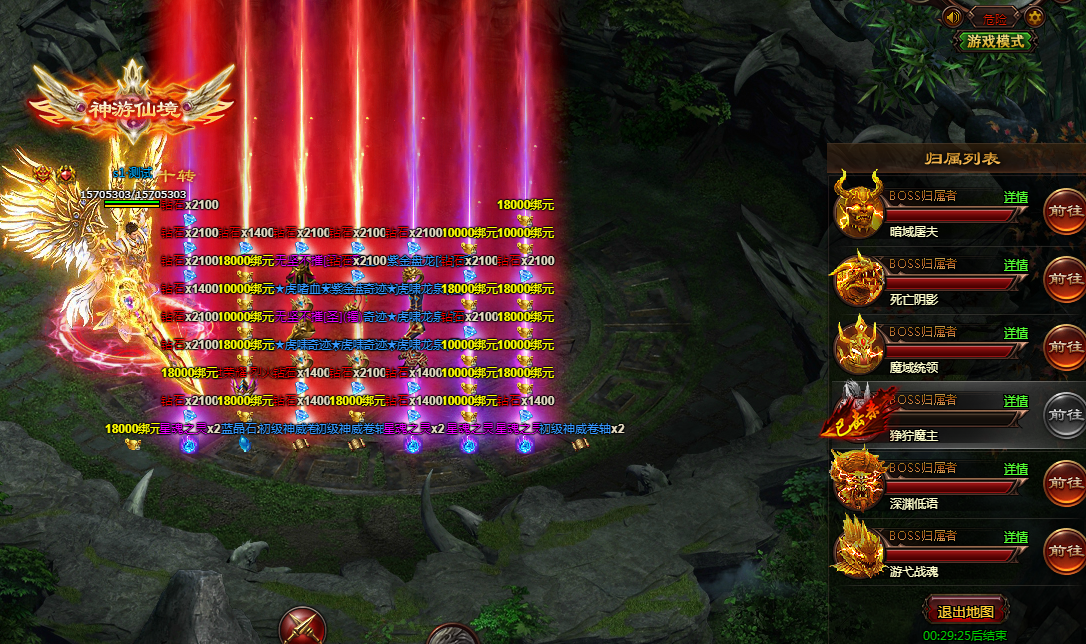Activate the crossed golden spears skill icon

(301, 626)
